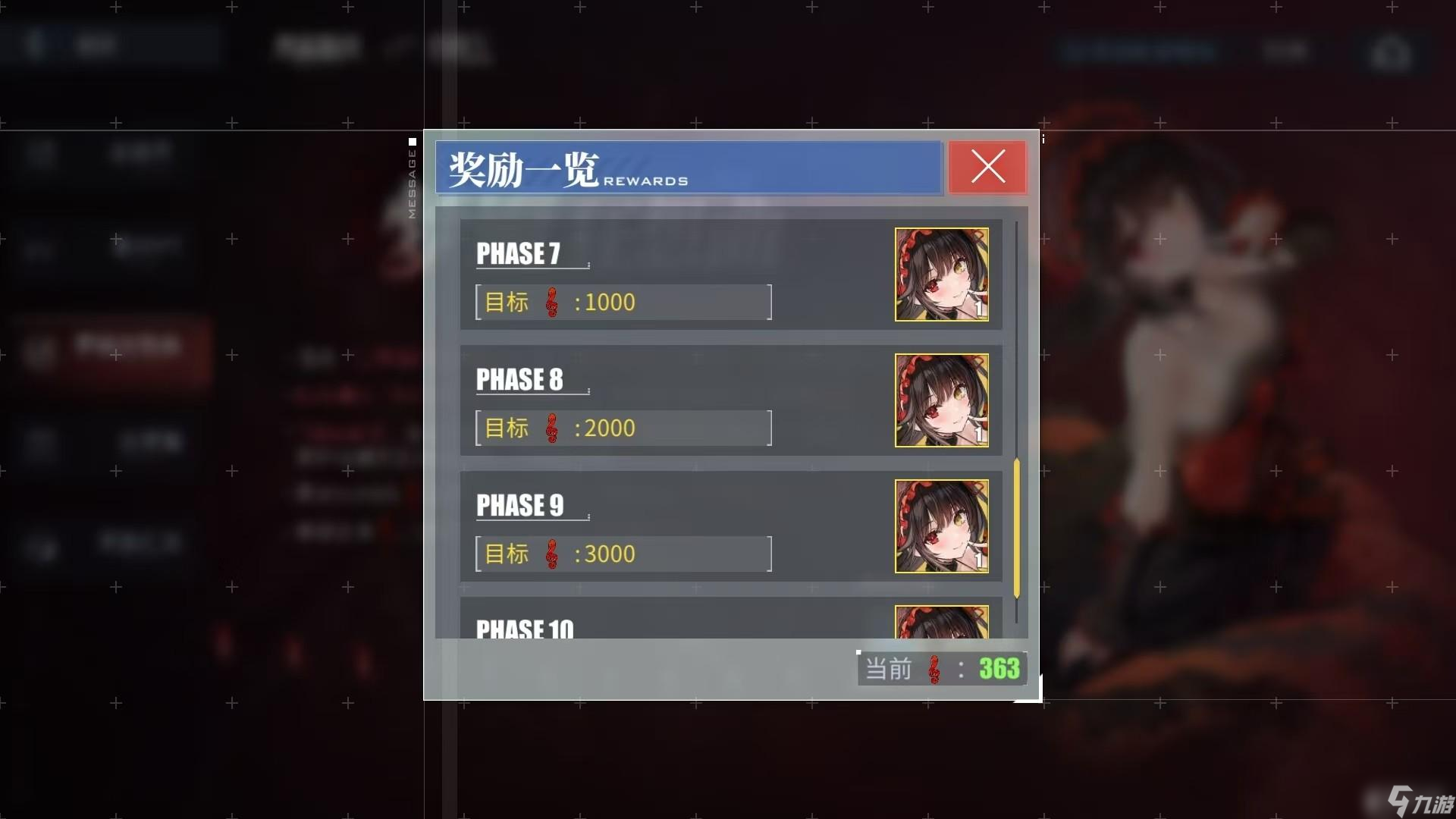Click the red currency icon beside 目标 1000
Image resolution: width=1456 pixels, height=819 pixels.
pos(553,302)
